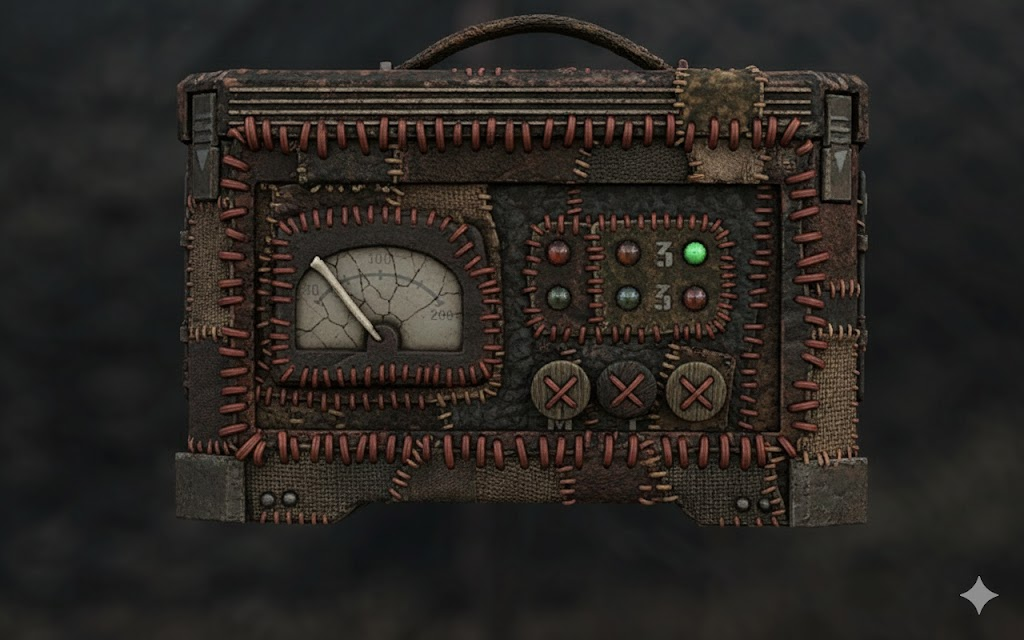Hit the X button on the square leather patch

(695, 389)
